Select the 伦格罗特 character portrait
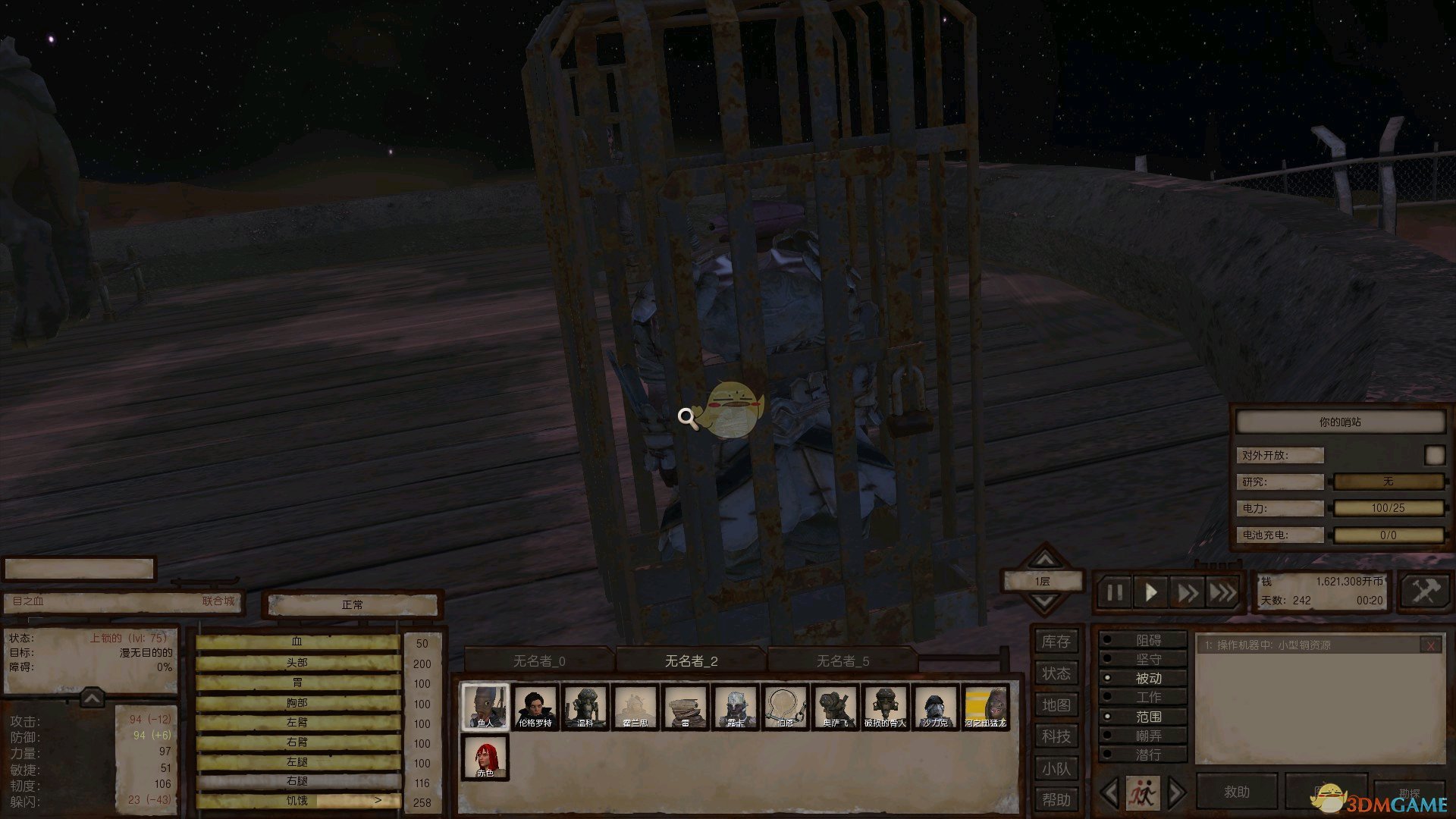This screenshot has width=1456, height=819. (535, 707)
